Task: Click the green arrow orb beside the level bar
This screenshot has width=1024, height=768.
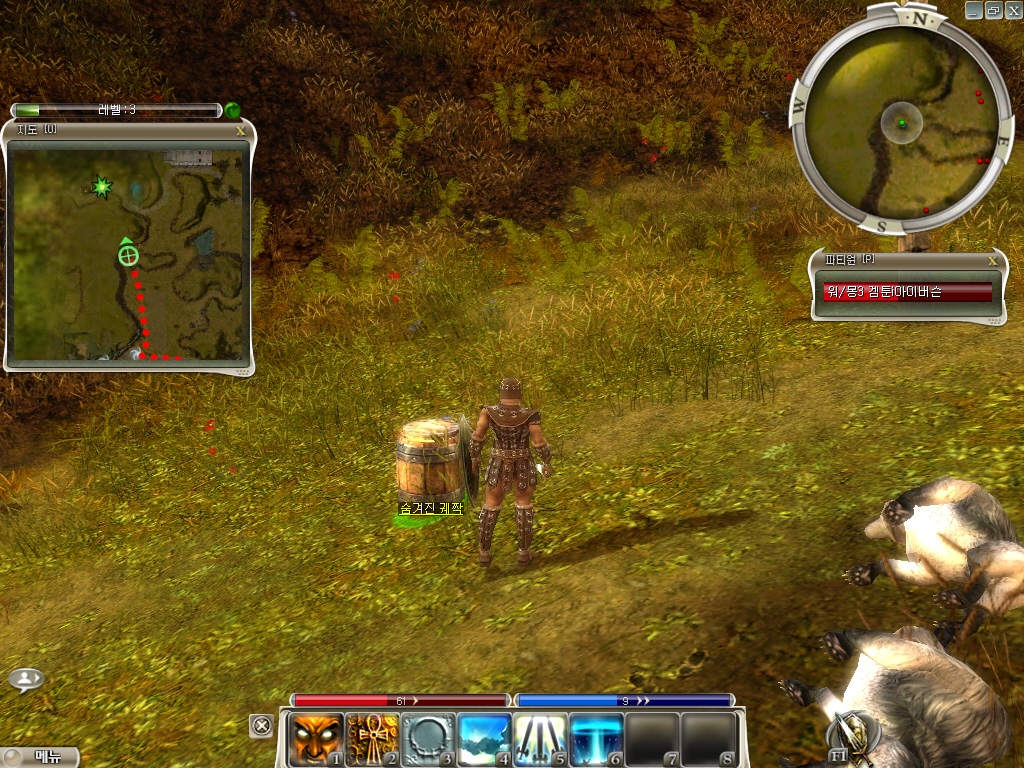Action: pyautogui.click(x=232, y=110)
